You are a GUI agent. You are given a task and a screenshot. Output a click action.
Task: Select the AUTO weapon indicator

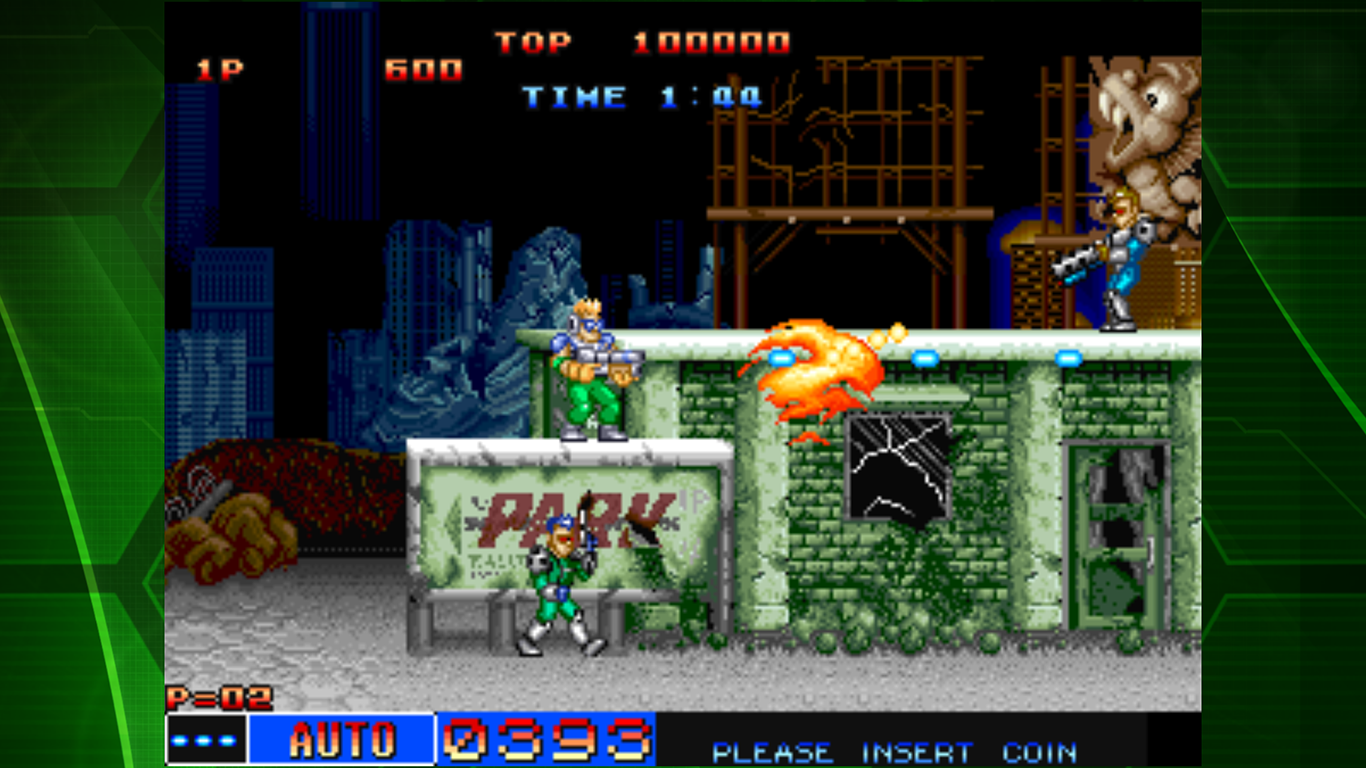(341, 740)
